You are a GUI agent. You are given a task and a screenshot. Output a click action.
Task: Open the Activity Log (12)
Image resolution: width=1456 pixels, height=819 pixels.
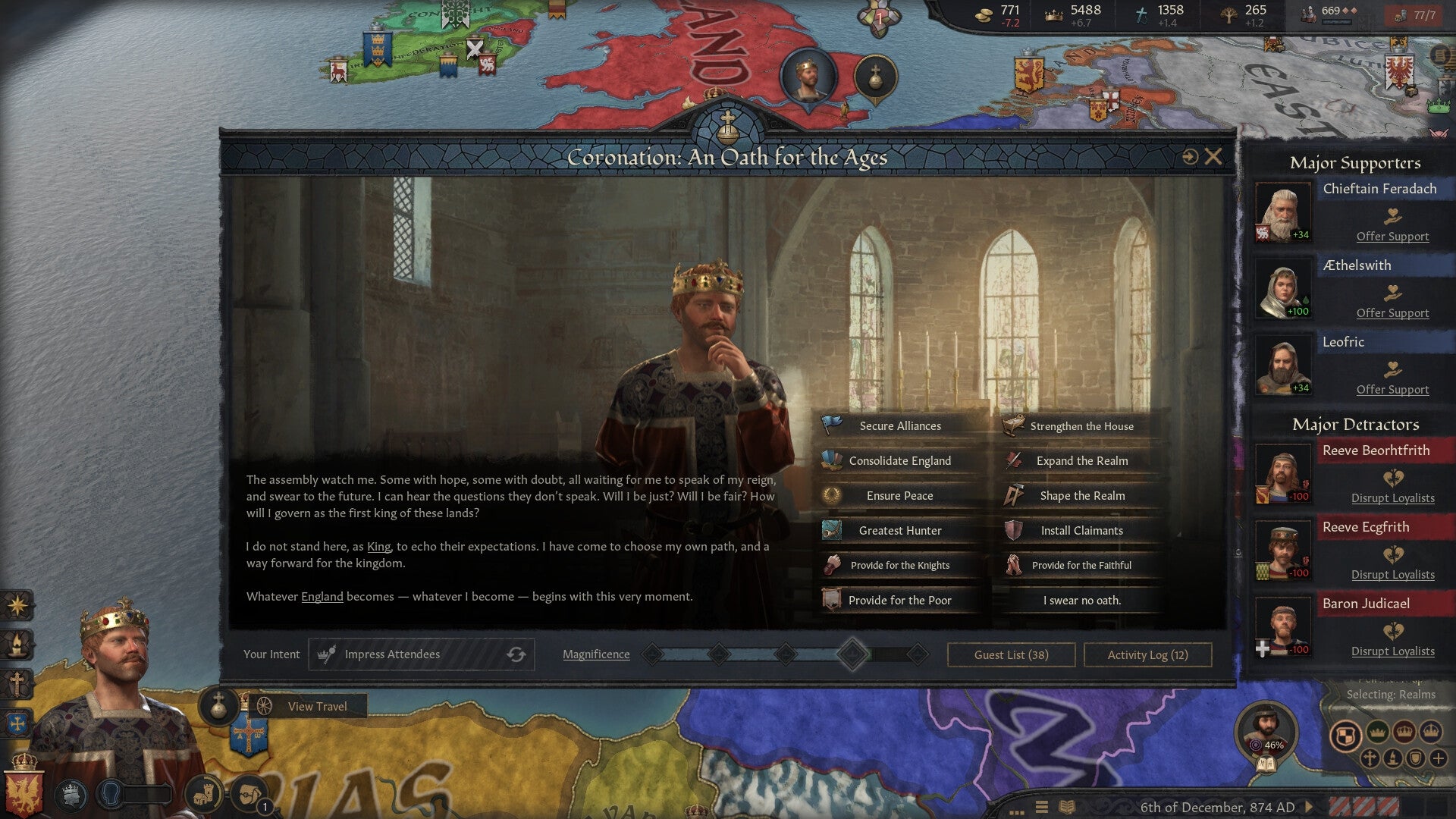click(x=1147, y=654)
